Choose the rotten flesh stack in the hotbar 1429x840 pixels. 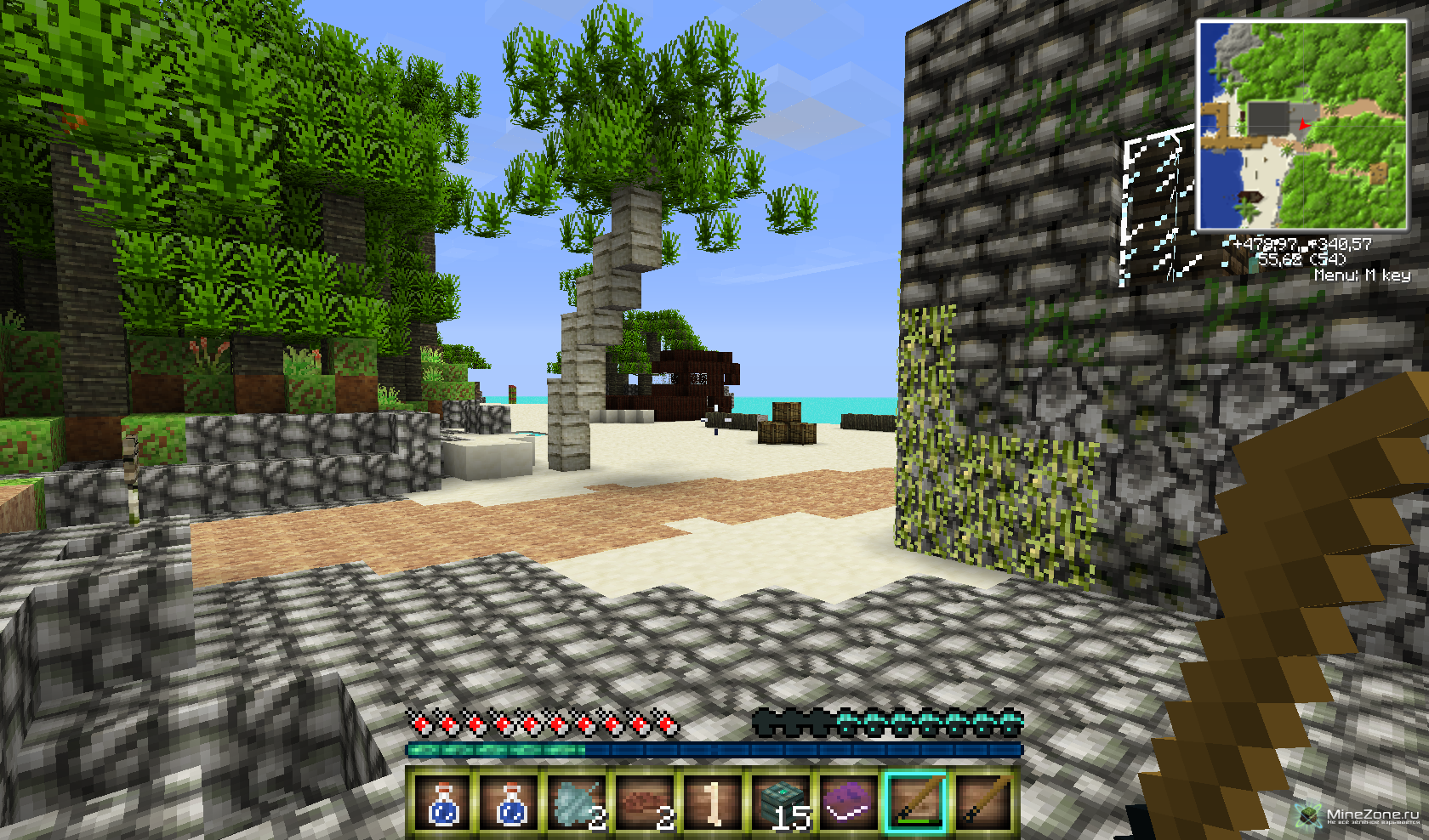click(645, 803)
